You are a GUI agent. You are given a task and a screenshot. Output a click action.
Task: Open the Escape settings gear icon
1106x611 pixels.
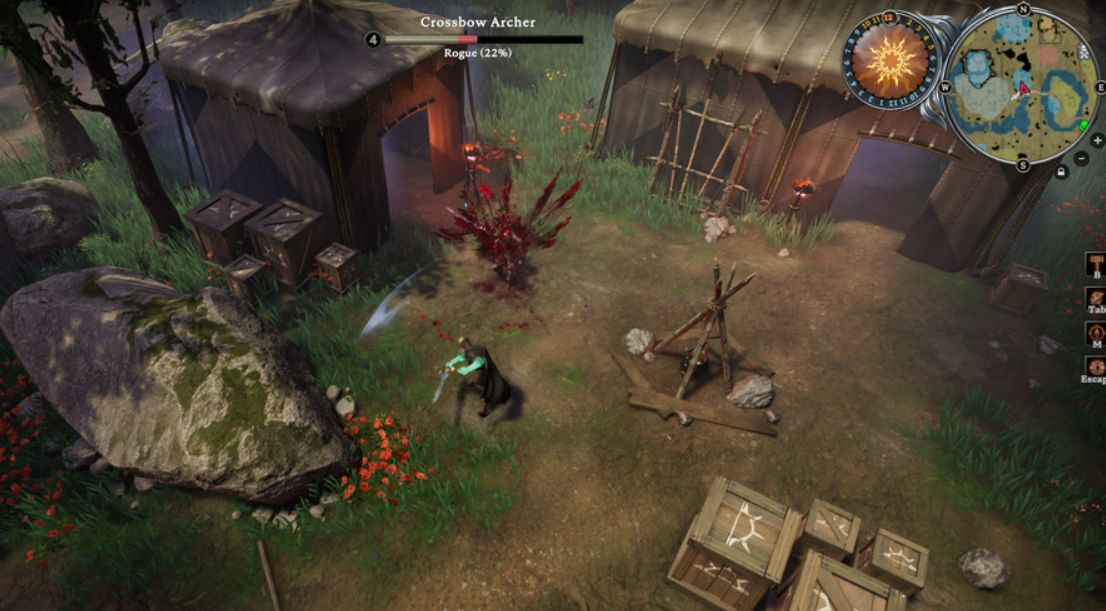click(x=1096, y=367)
